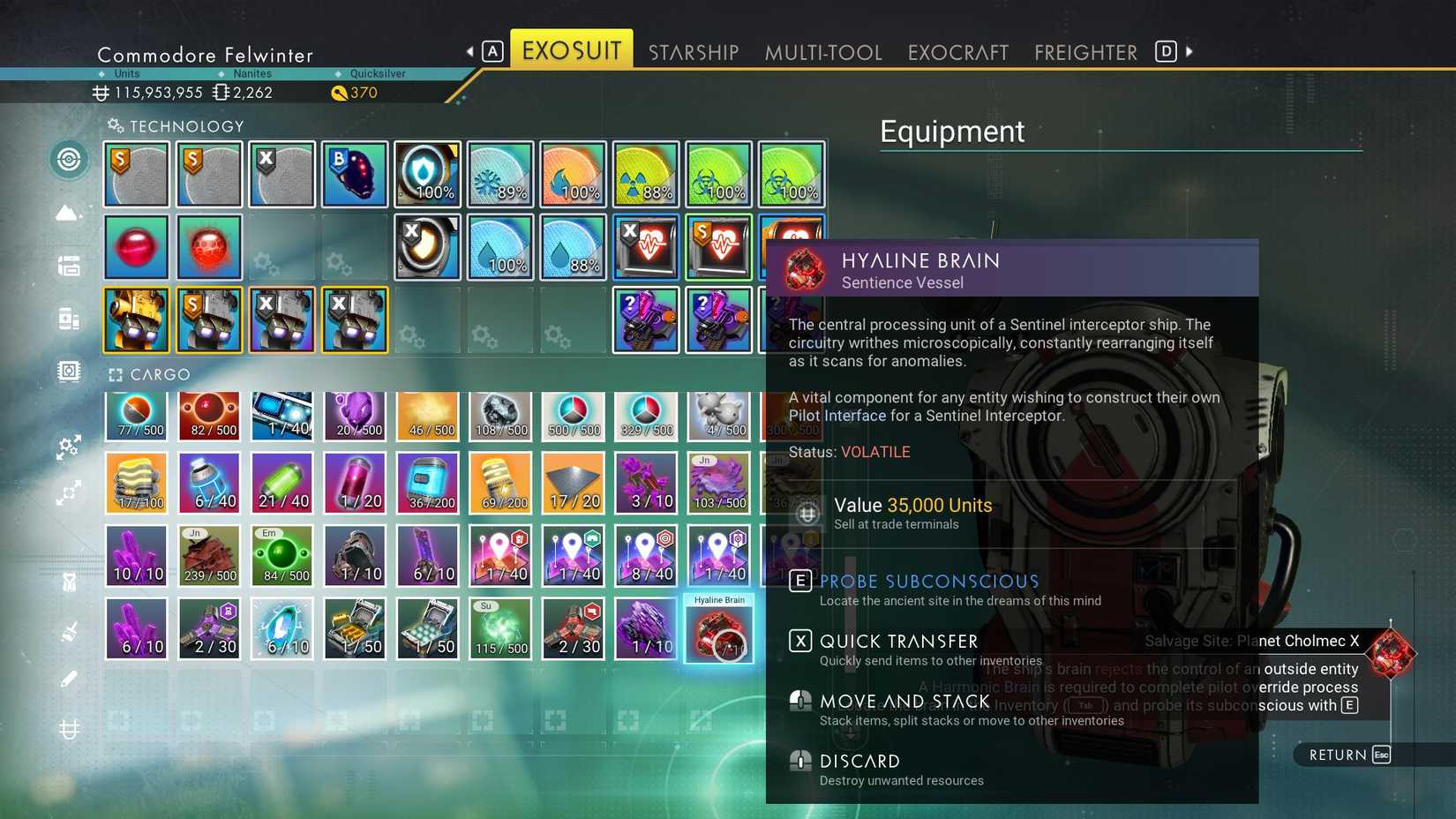Screen dimensions: 1456x819
Task: Click the Nanites currency icon
Action: 220,93
